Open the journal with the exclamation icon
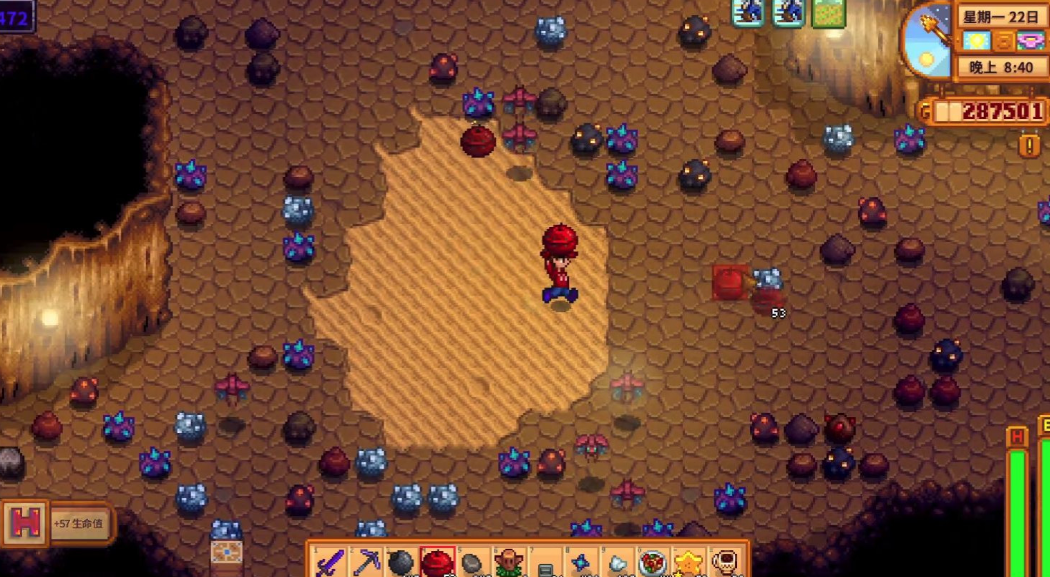 pyautogui.click(x=1030, y=146)
